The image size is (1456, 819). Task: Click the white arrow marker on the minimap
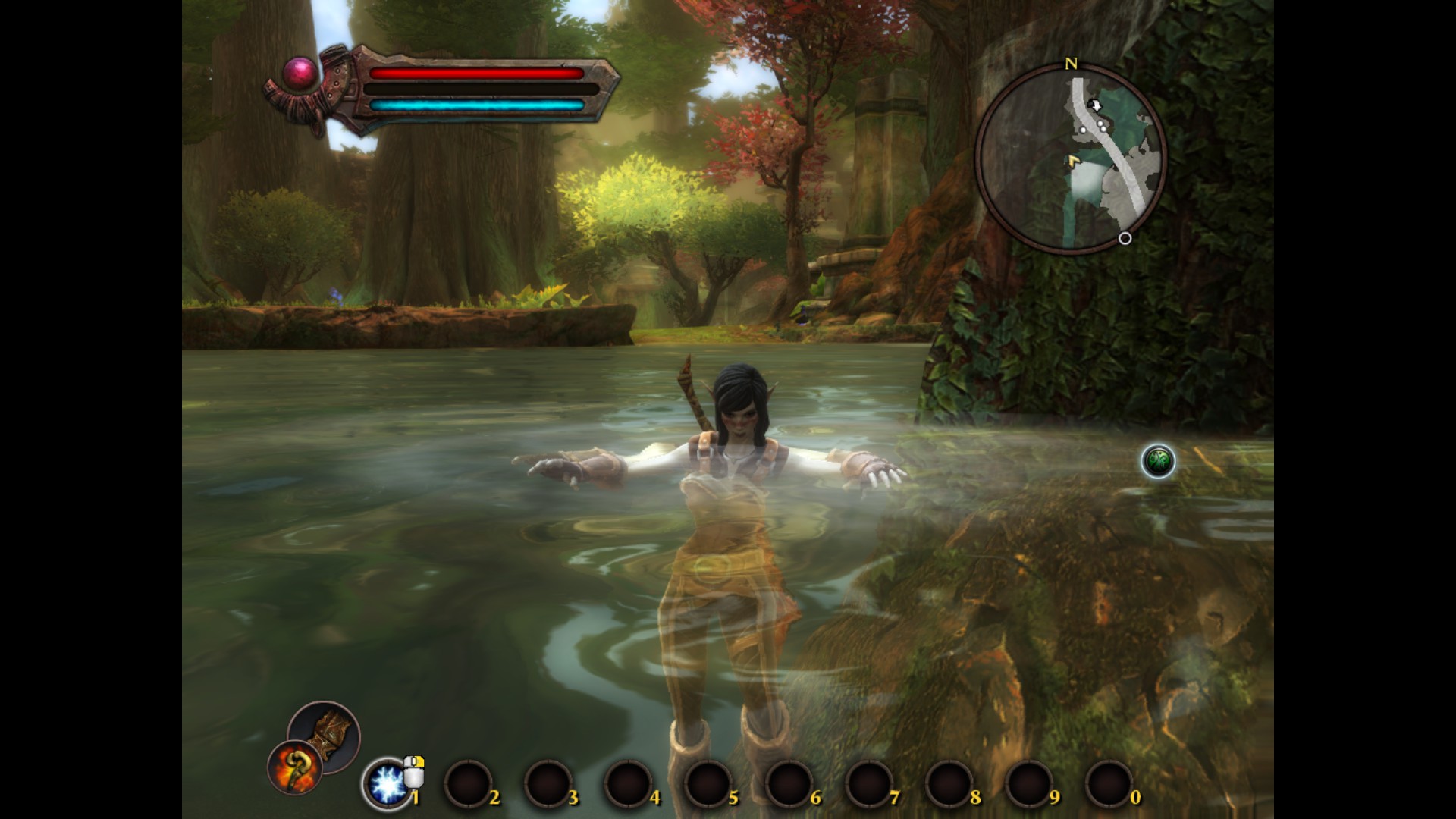[1094, 104]
